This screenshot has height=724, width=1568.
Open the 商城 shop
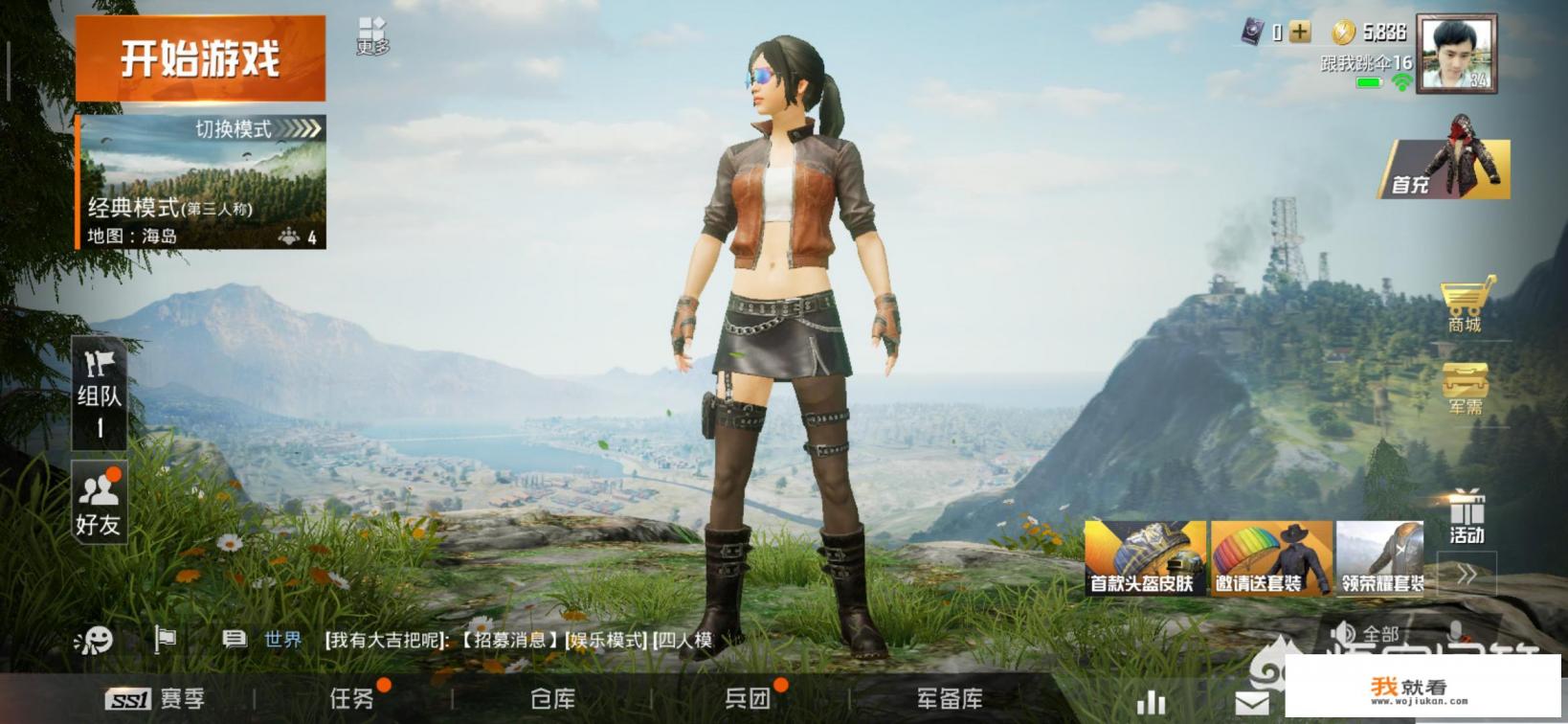pyautogui.click(x=1465, y=305)
